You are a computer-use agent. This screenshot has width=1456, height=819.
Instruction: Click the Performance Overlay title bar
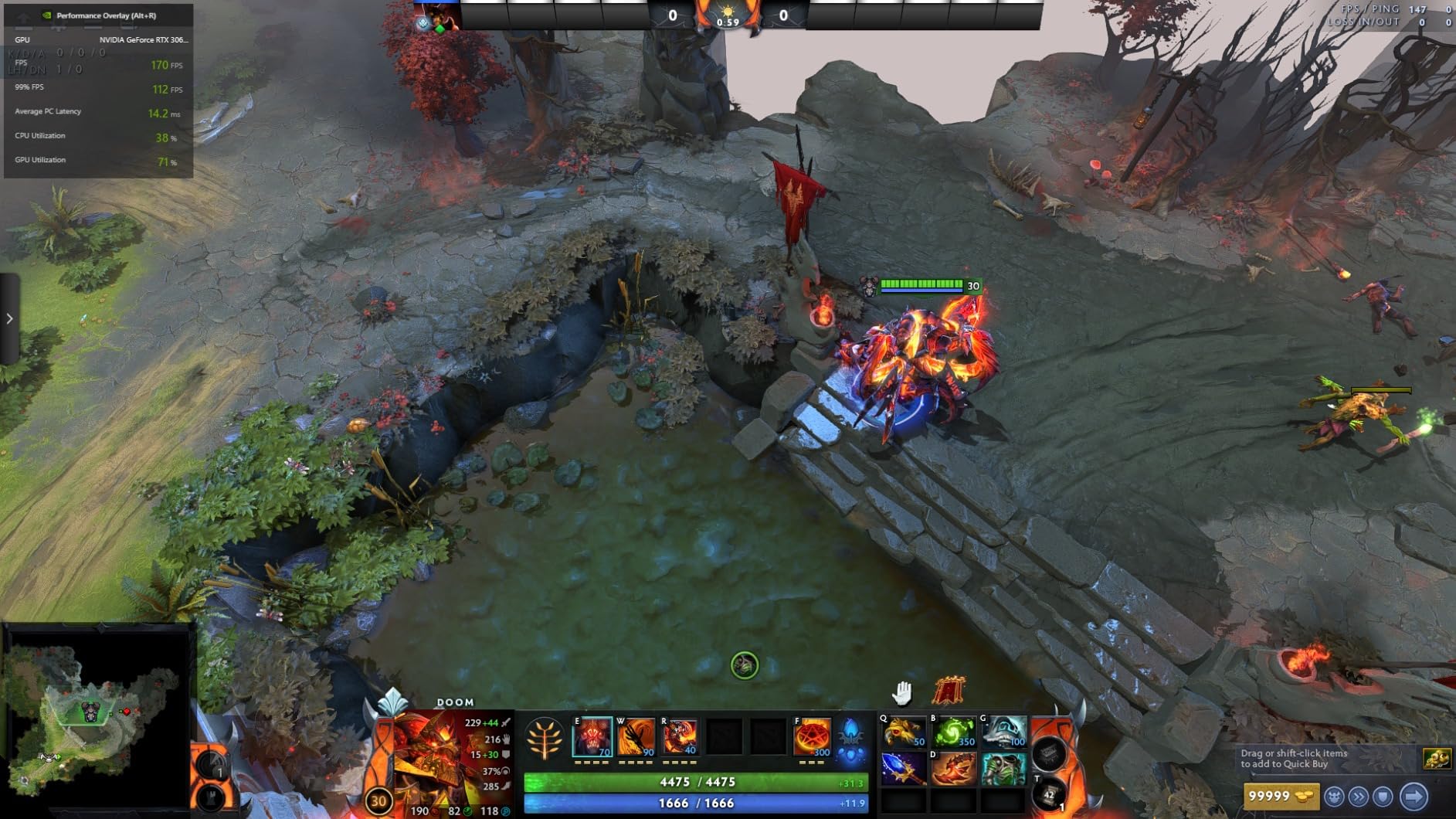[99, 15]
